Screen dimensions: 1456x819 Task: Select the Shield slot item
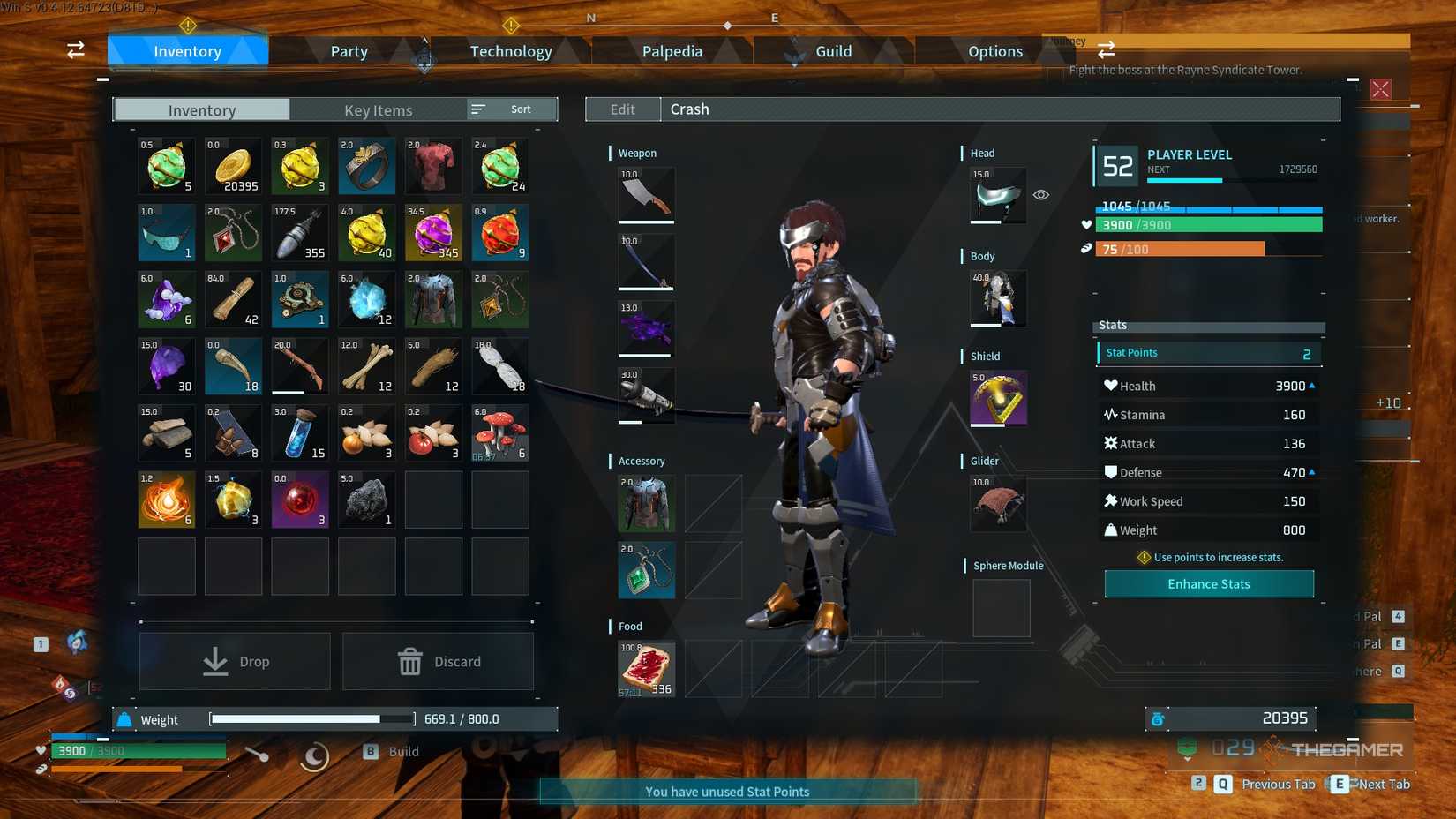pyautogui.click(x=997, y=398)
